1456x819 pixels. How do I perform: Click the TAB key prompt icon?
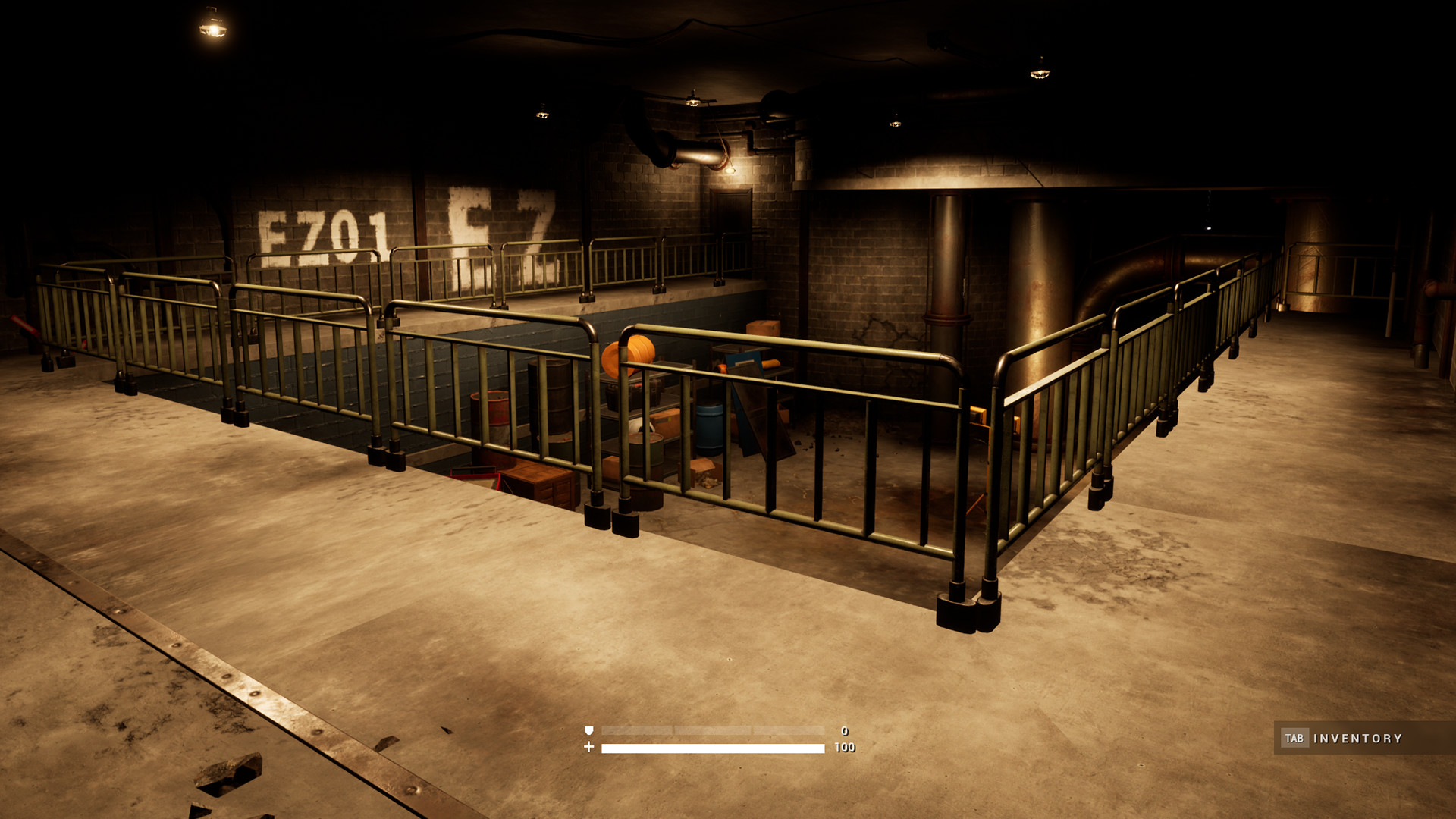click(x=1295, y=736)
